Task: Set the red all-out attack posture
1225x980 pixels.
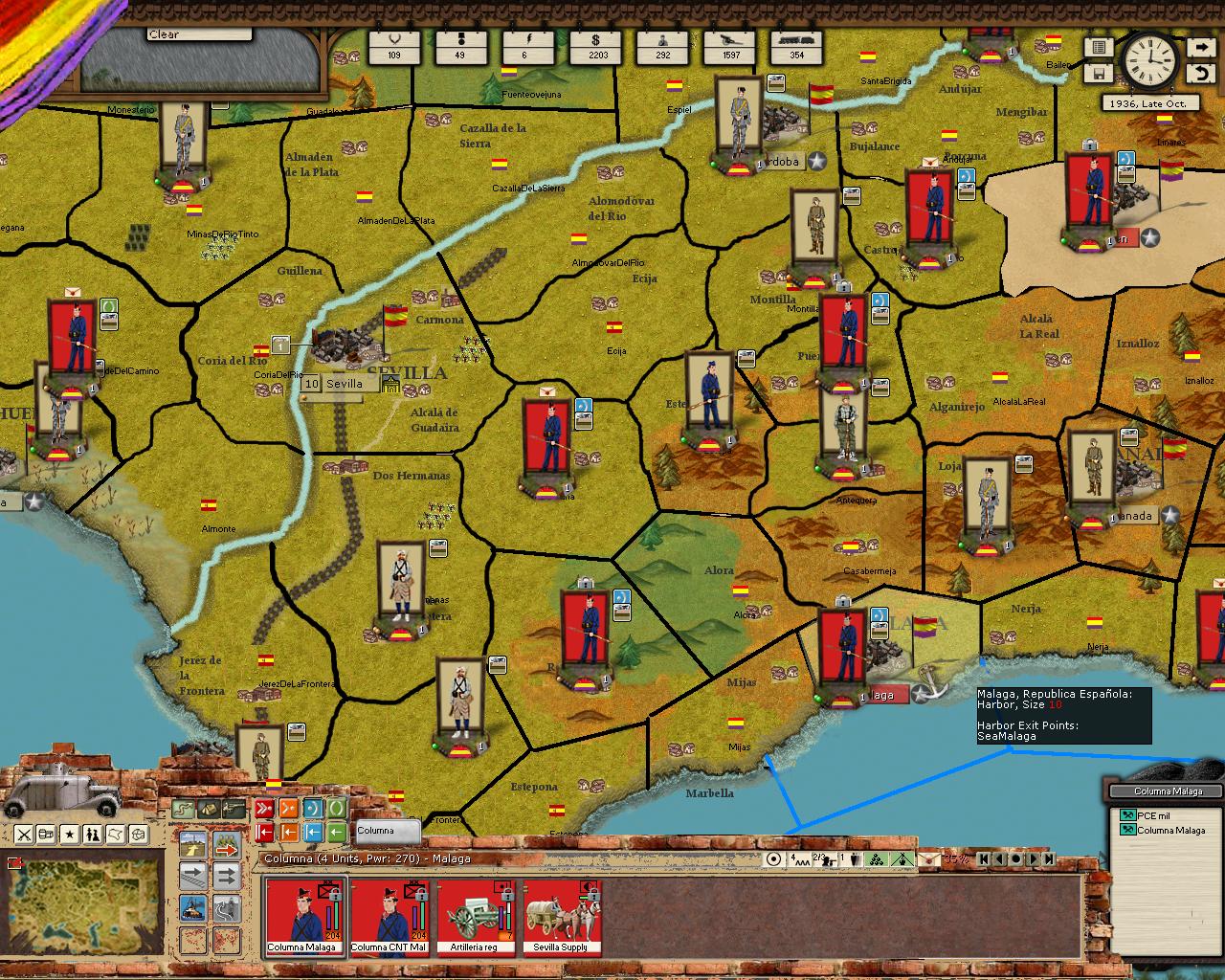Action: 263,809
